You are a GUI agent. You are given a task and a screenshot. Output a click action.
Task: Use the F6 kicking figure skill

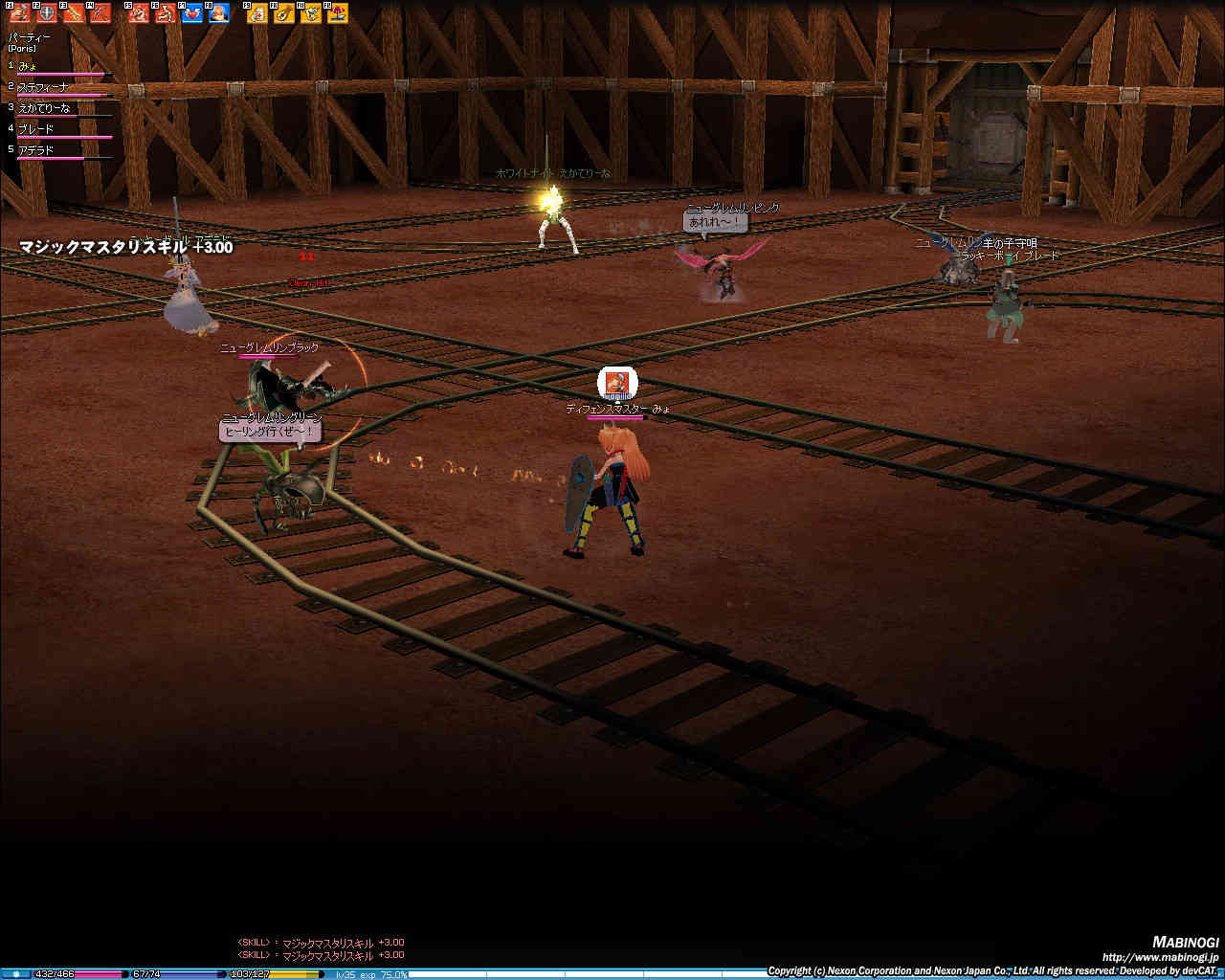tap(166, 13)
